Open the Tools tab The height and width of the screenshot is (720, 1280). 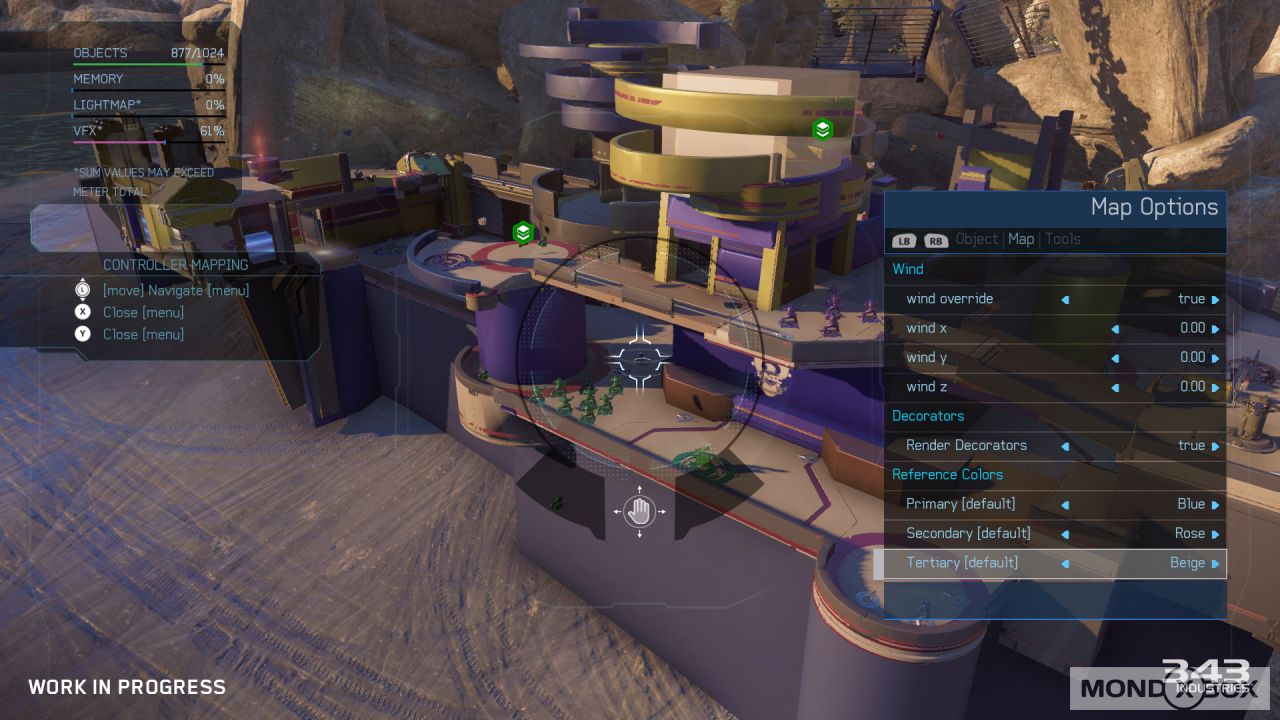coord(1063,239)
